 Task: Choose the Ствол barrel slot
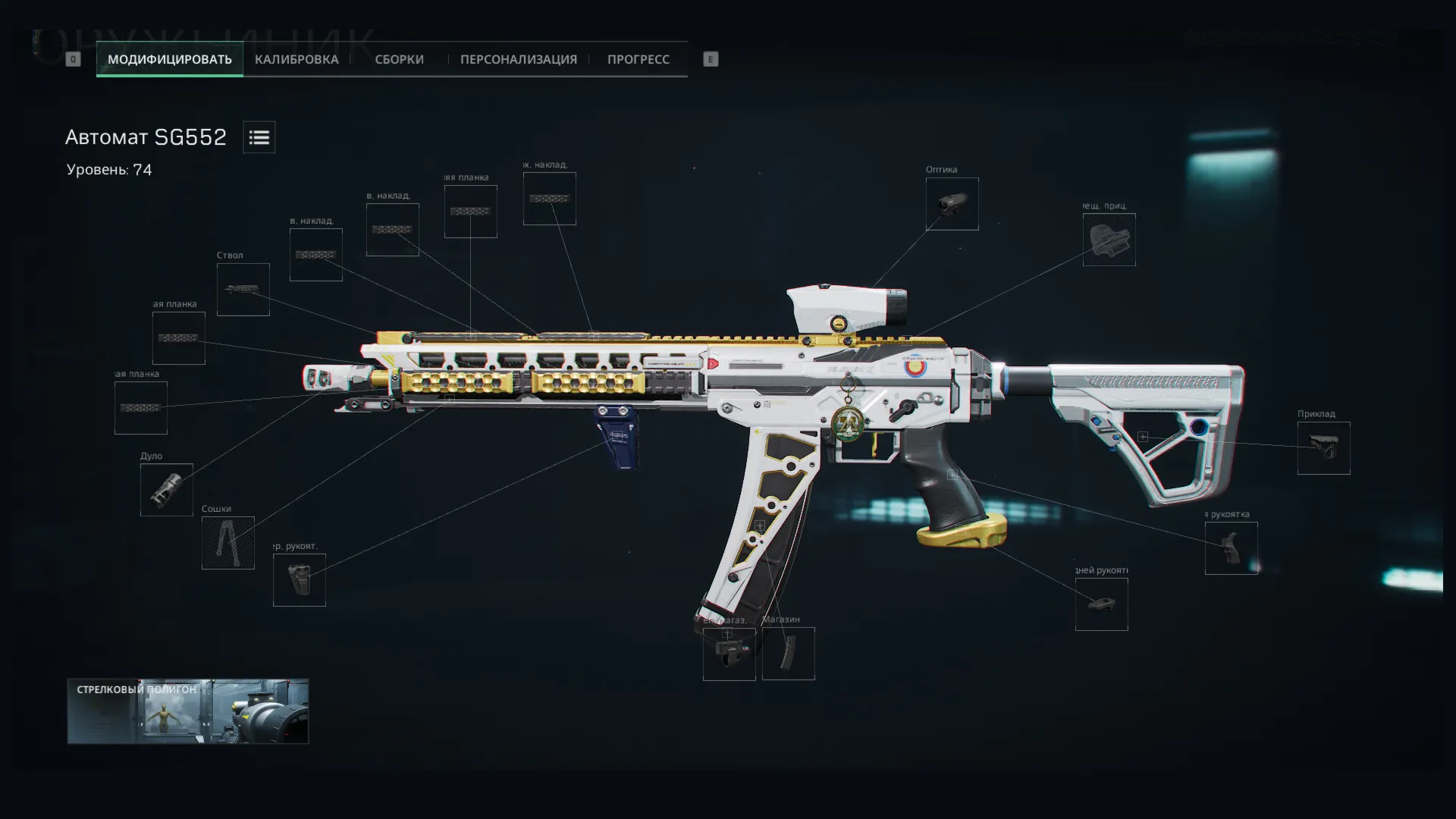point(243,290)
